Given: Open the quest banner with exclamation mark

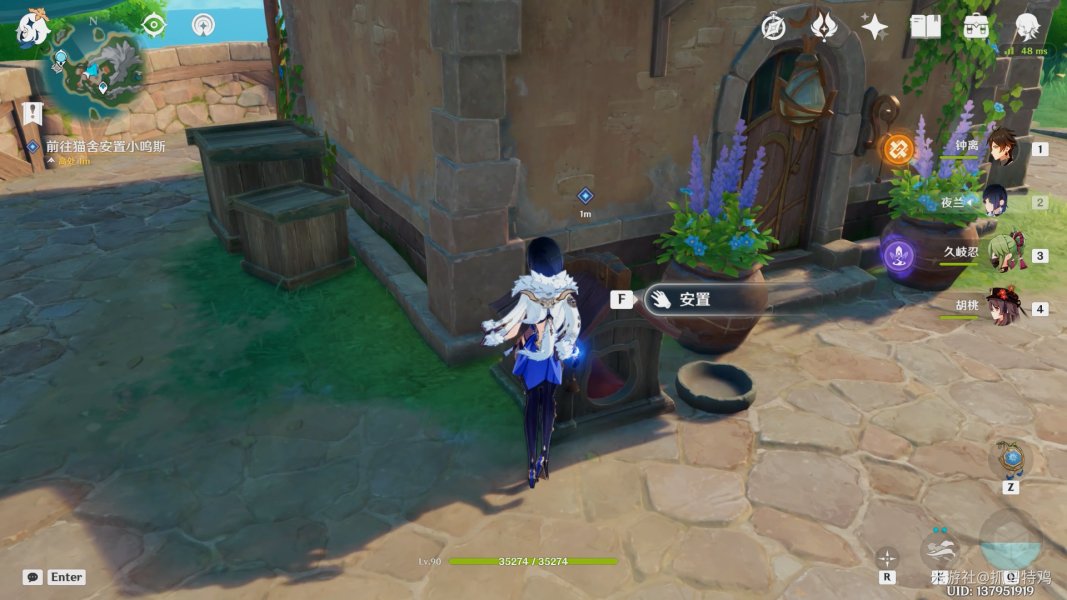Looking at the screenshot, I should (33, 112).
